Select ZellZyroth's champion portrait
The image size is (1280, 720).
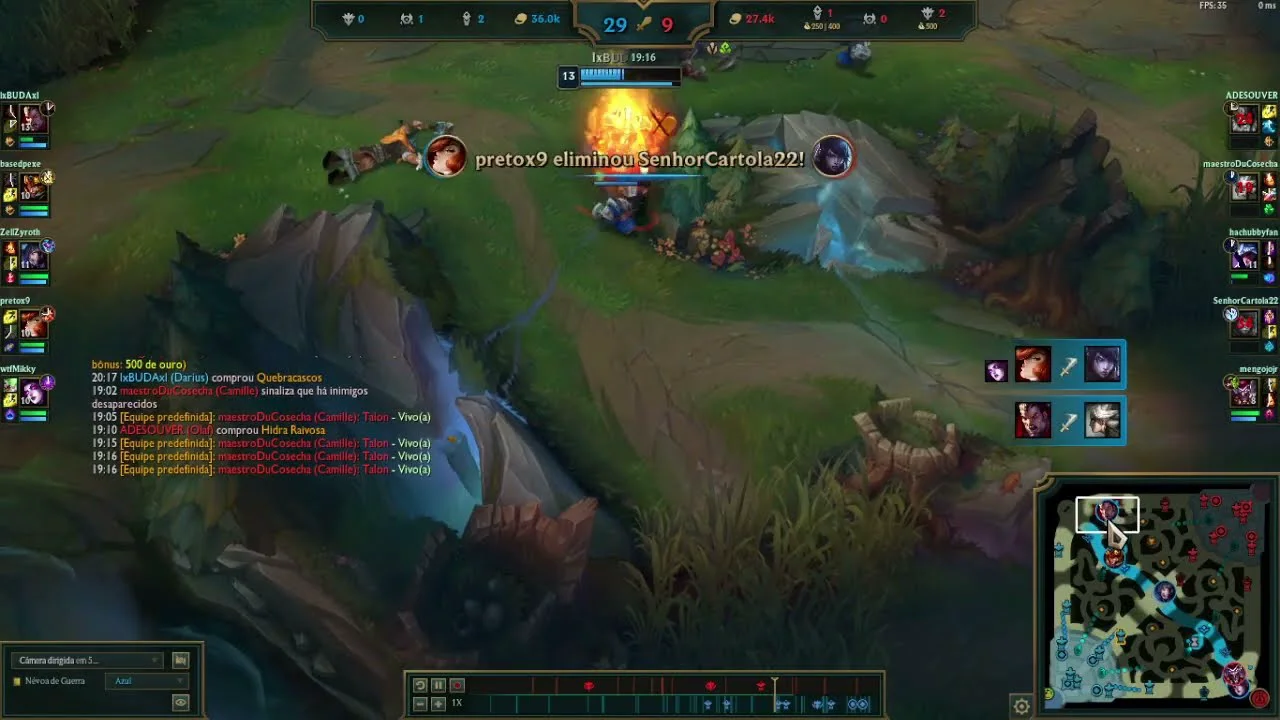[33, 256]
